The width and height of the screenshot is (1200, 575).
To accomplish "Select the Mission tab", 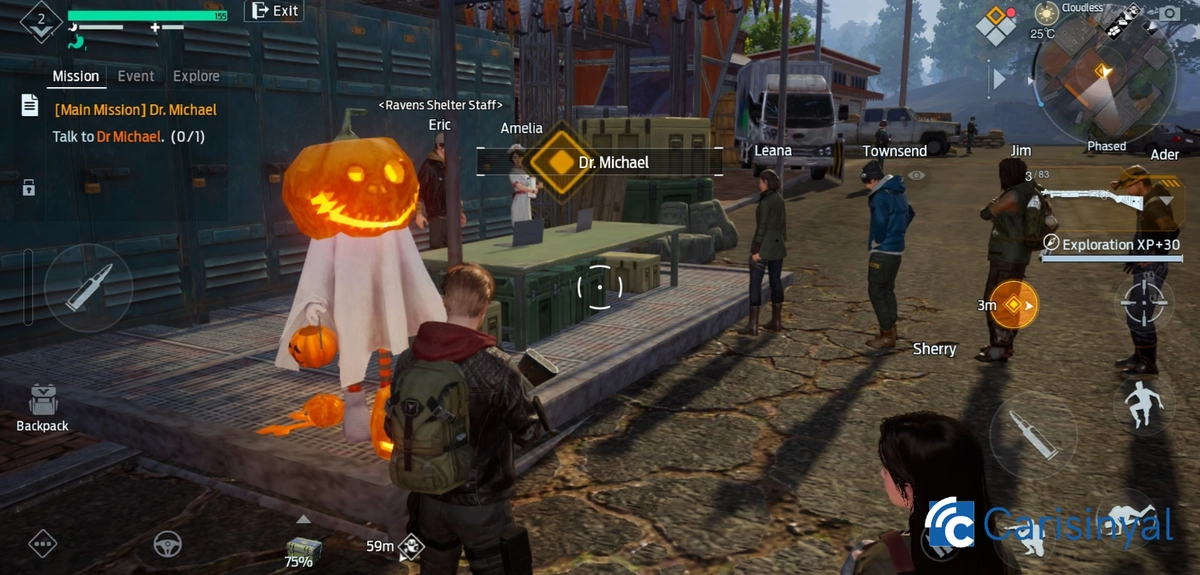I will [76, 76].
